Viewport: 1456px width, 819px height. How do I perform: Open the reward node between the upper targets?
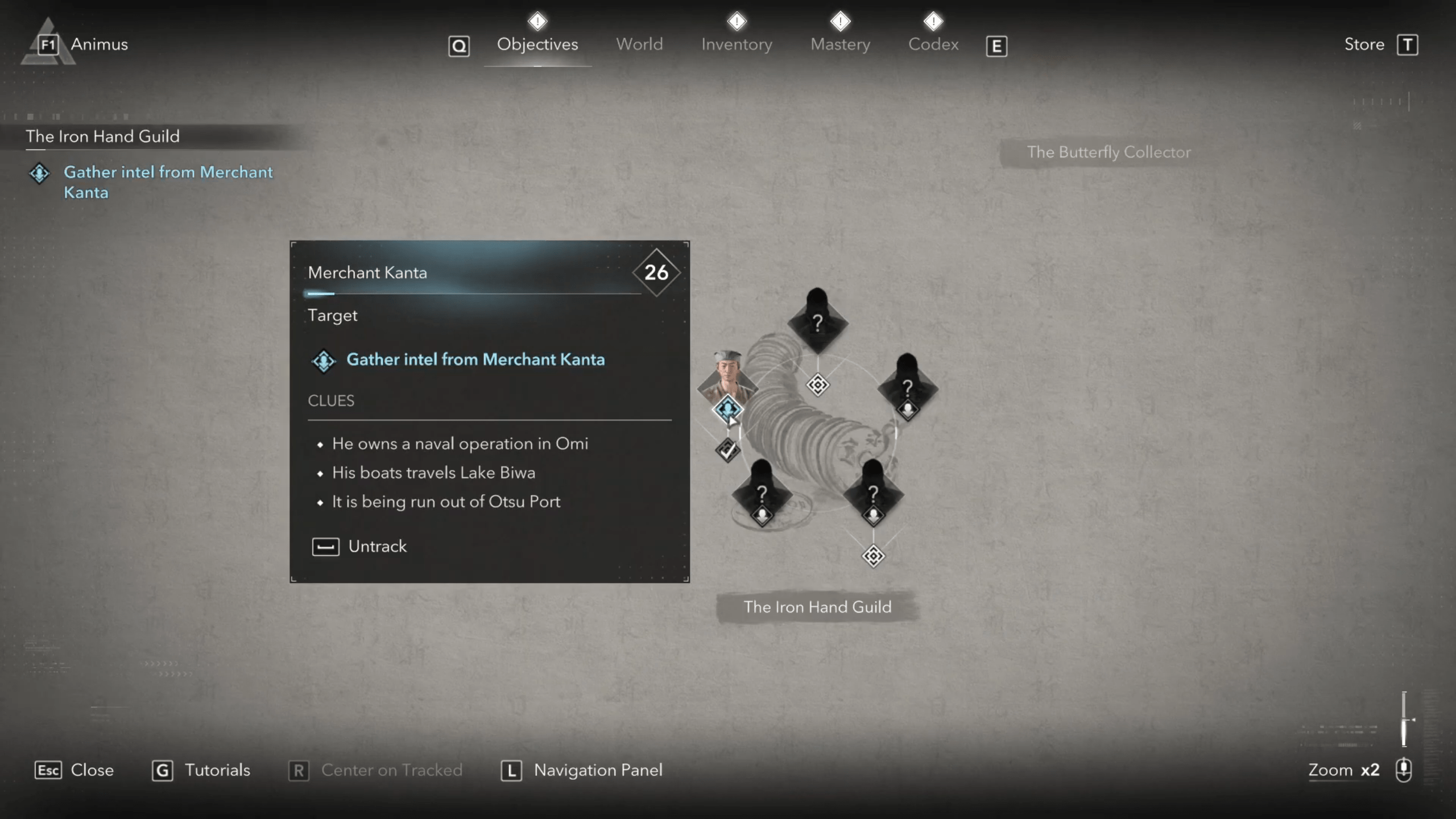[x=817, y=386]
